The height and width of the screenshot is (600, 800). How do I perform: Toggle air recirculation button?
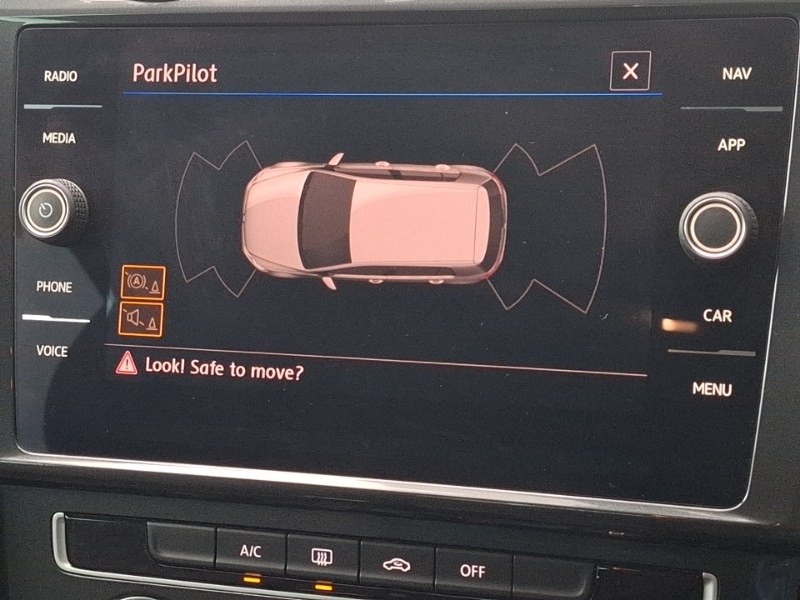pyautogui.click(x=396, y=563)
